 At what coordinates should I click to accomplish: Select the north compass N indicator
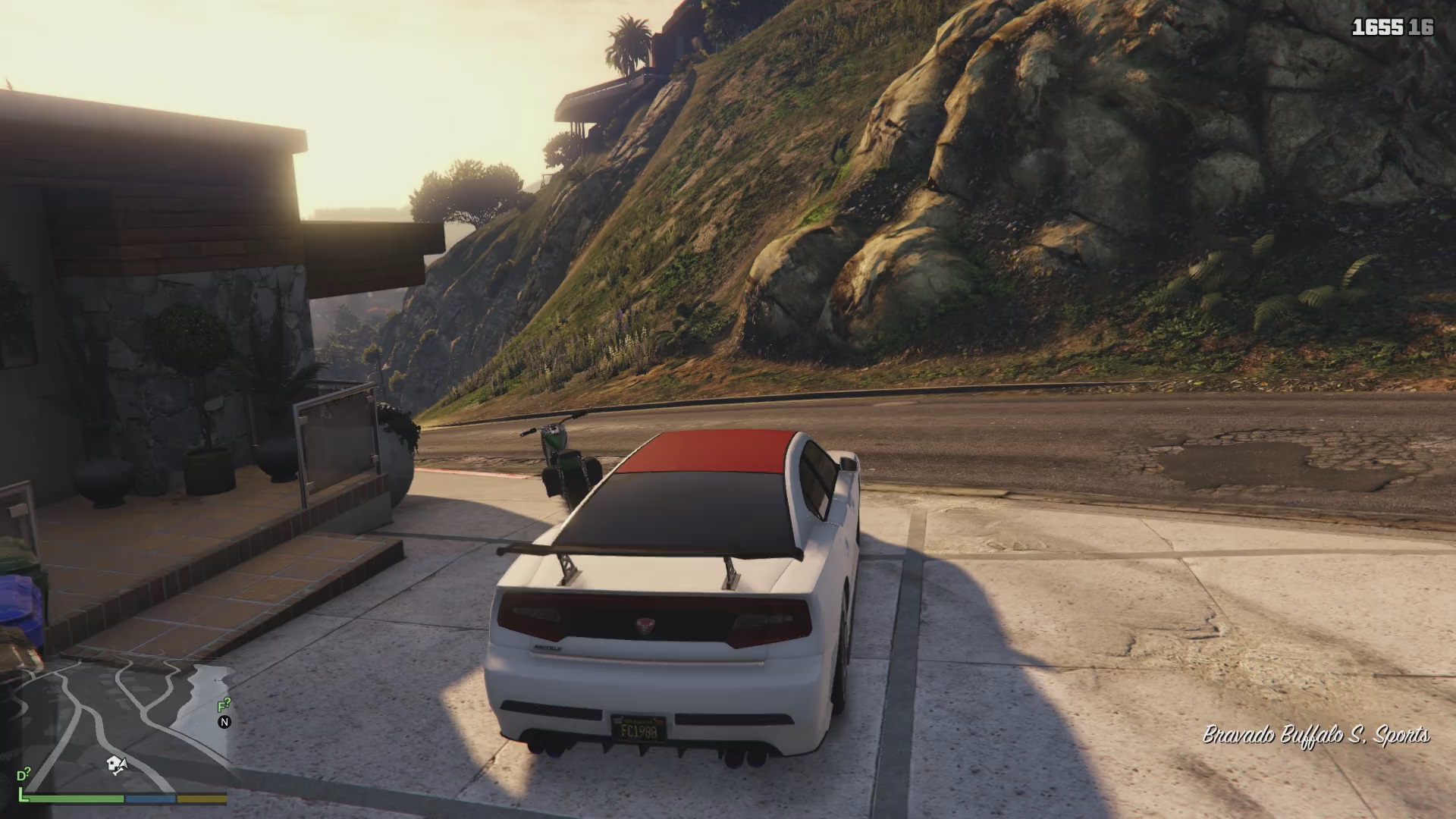click(224, 722)
